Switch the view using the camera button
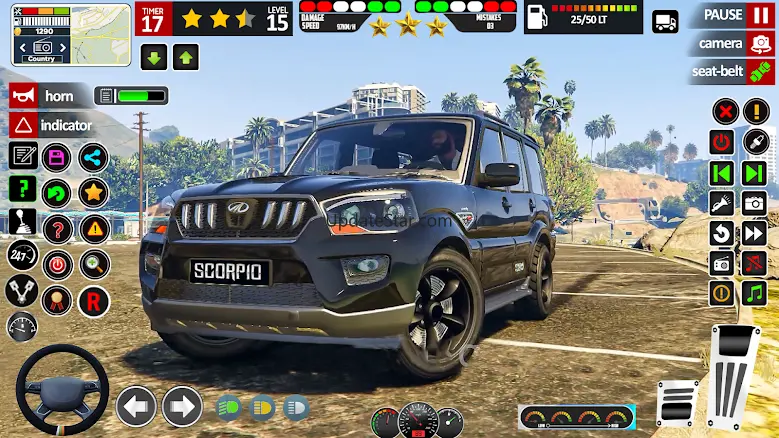 click(731, 43)
